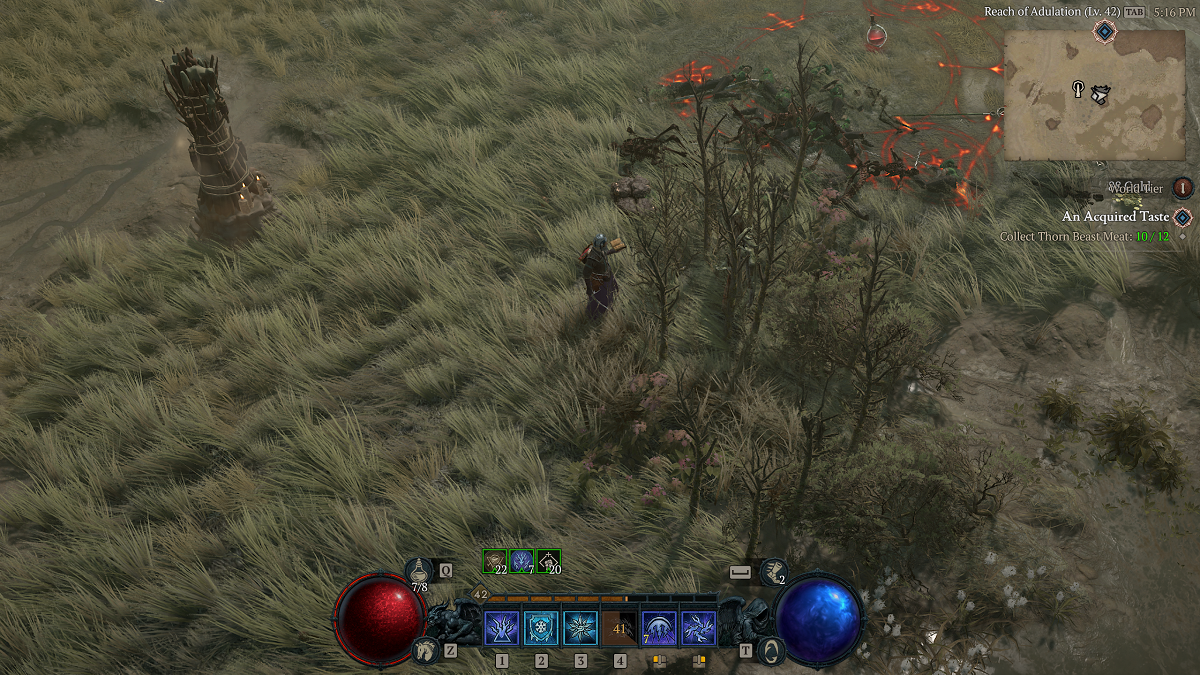Click the World Tier icon

1183,187
